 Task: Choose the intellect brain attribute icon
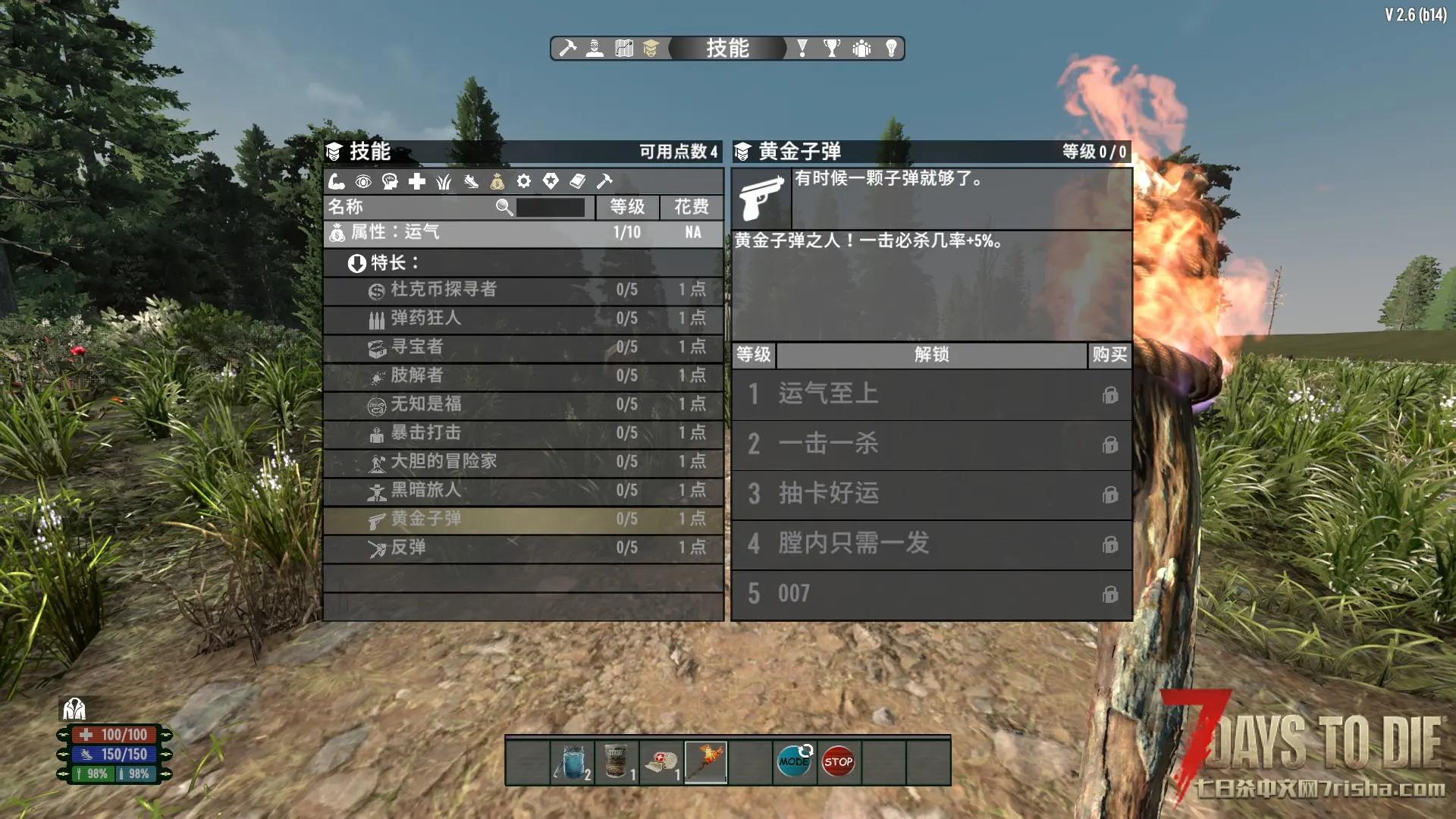(390, 181)
